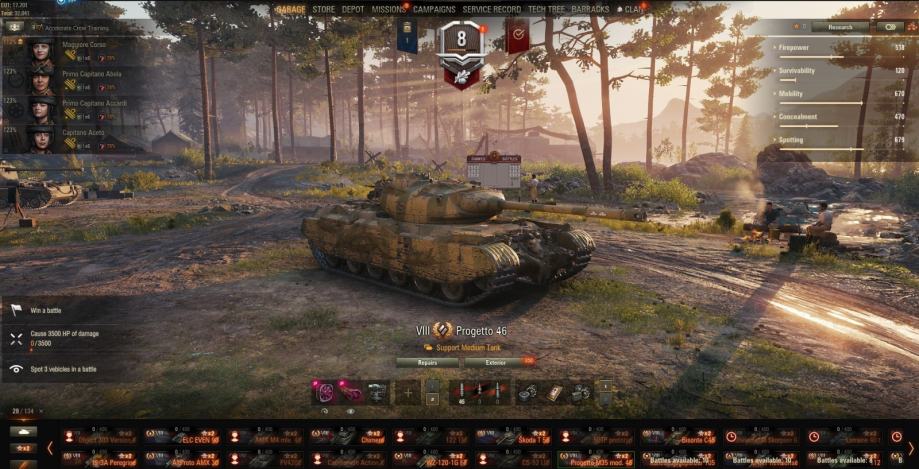Open the Repairs button

coord(427,362)
